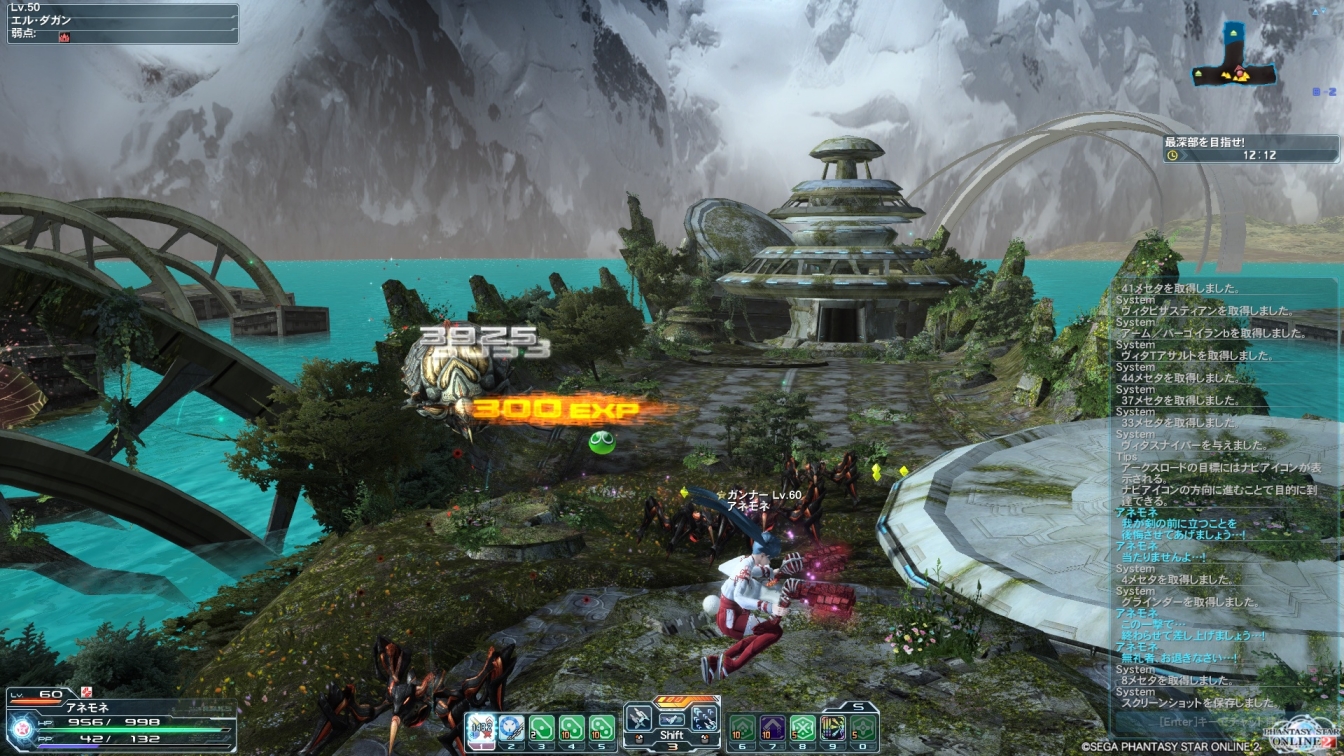Activate the yellow burst skill in slot 9
This screenshot has width=1344, height=756.
832,728
